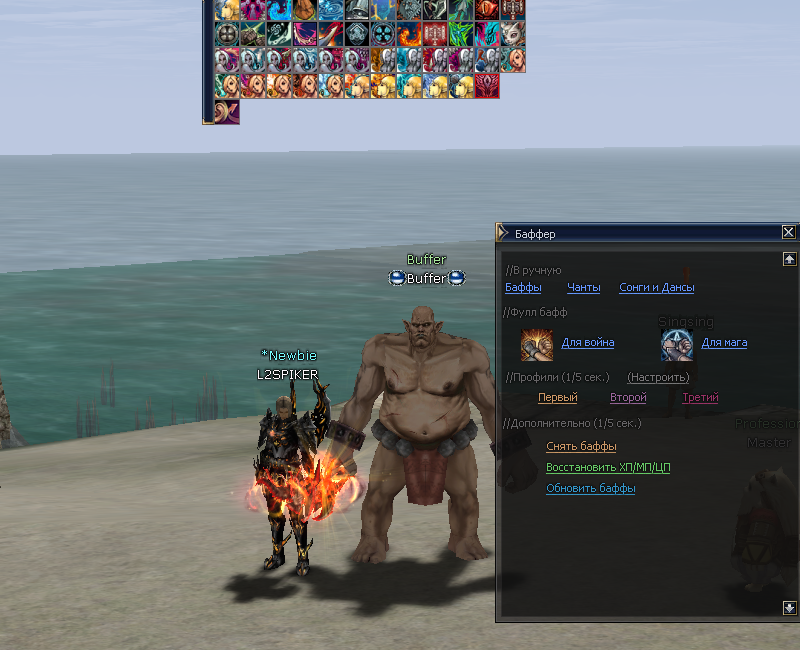Remove buffs with Снять баффы
The height and width of the screenshot is (650, 800).
581,446
